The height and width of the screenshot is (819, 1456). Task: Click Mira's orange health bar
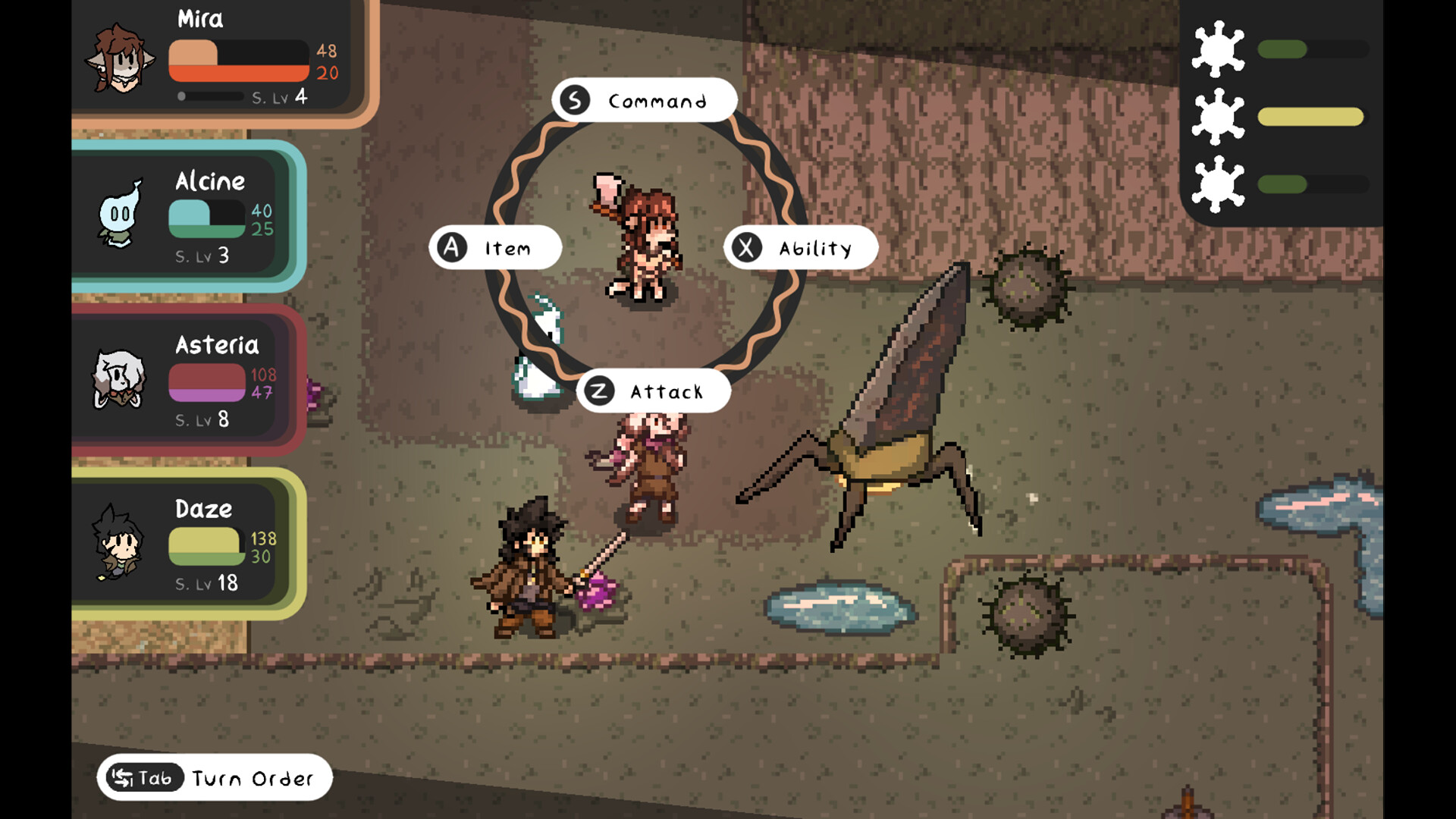pos(239,74)
